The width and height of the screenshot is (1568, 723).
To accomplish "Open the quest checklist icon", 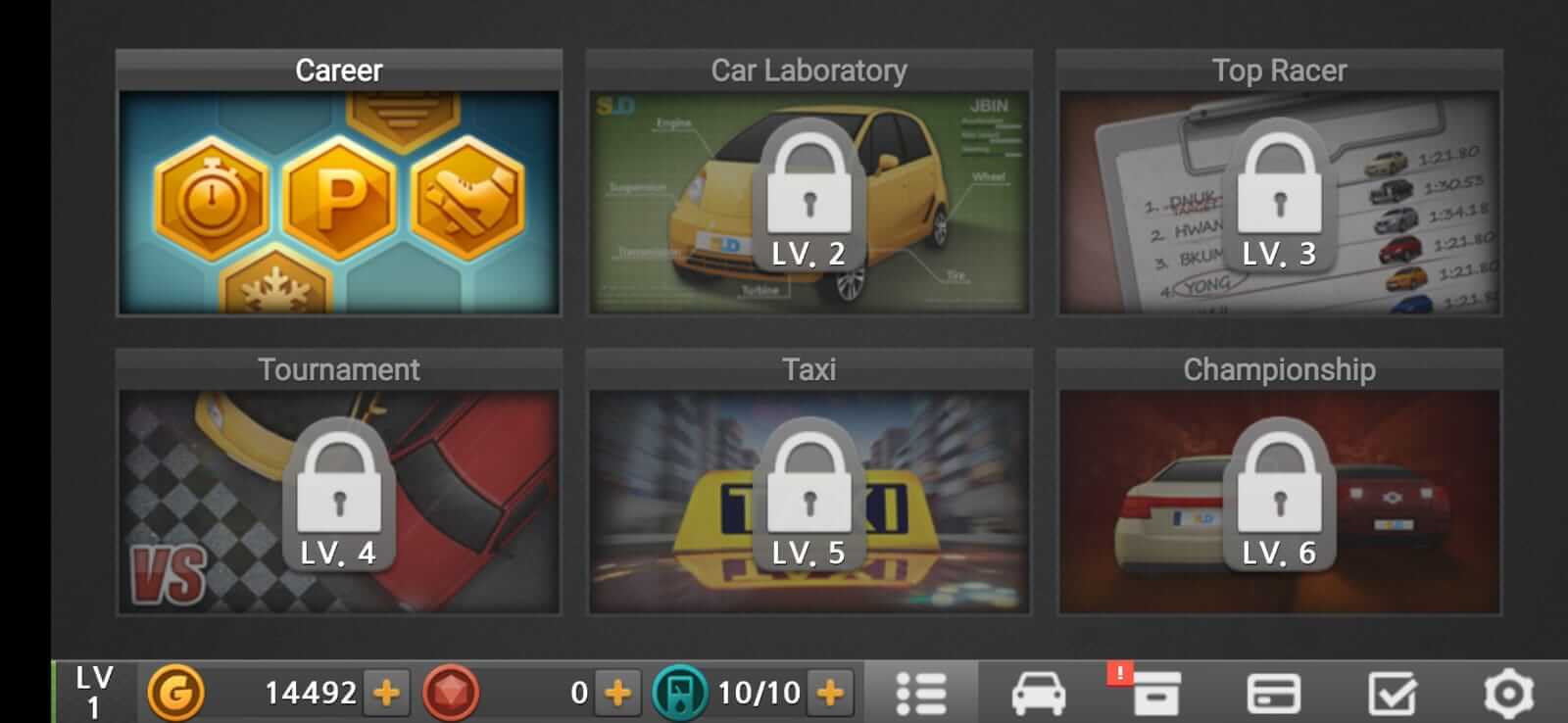I will tap(1392, 696).
